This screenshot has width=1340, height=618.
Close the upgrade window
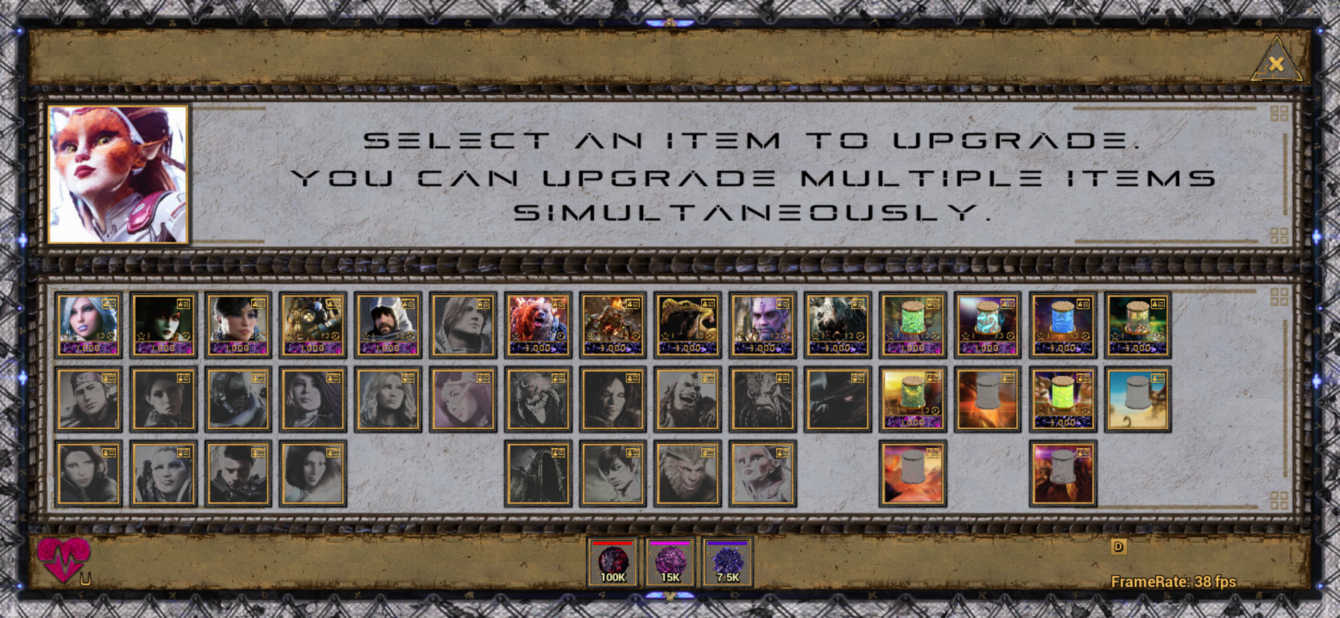click(x=1276, y=64)
